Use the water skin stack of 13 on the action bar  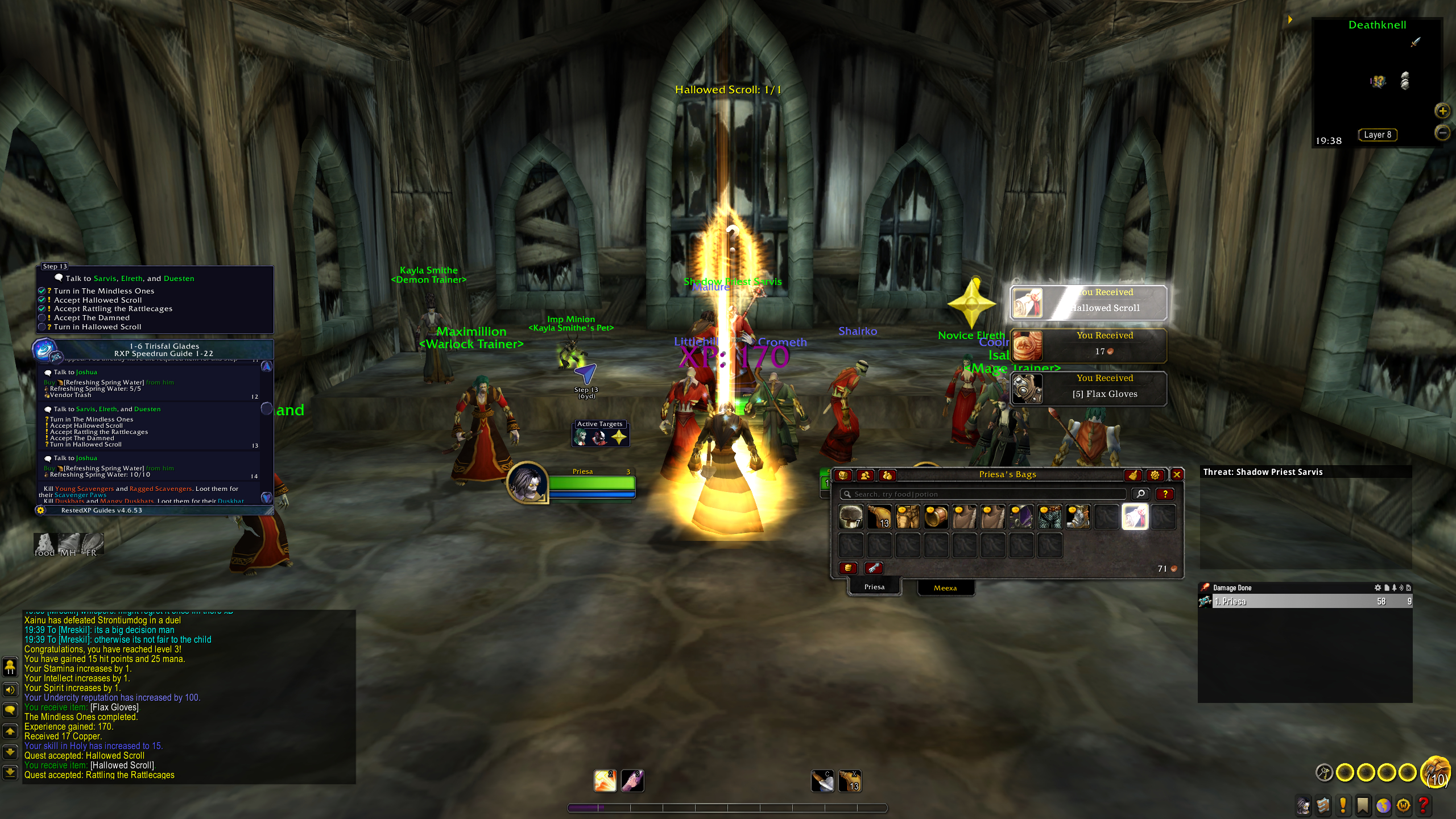pyautogui.click(x=850, y=781)
